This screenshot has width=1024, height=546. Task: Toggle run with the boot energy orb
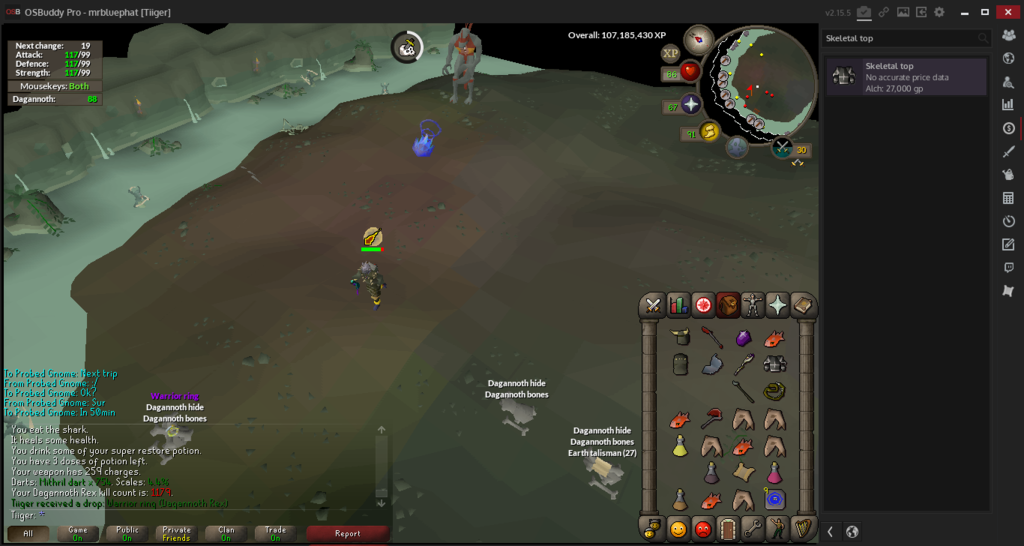[x=709, y=132]
